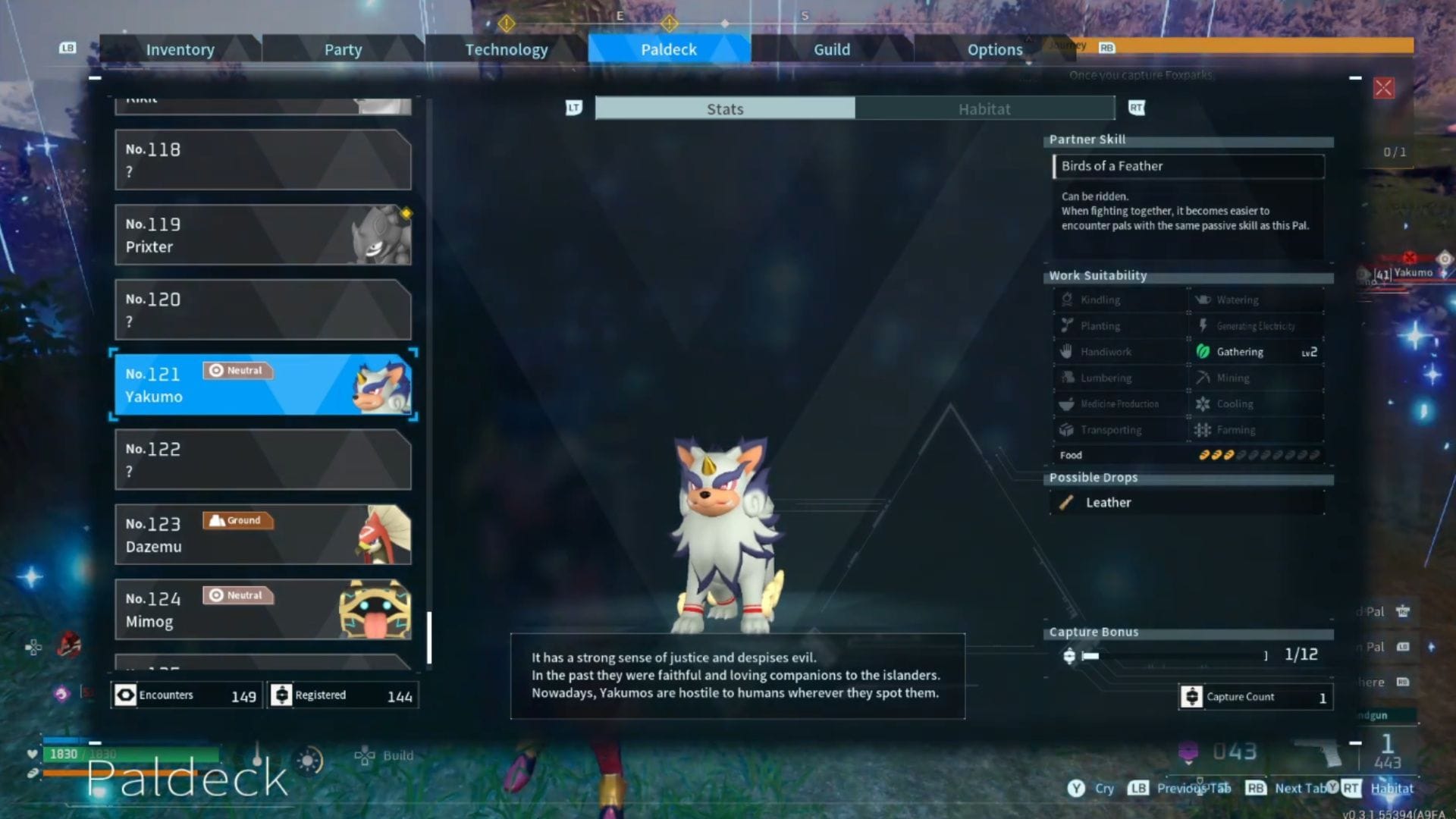Click the Medicine Production icon
The image size is (1456, 819).
coord(1068,403)
